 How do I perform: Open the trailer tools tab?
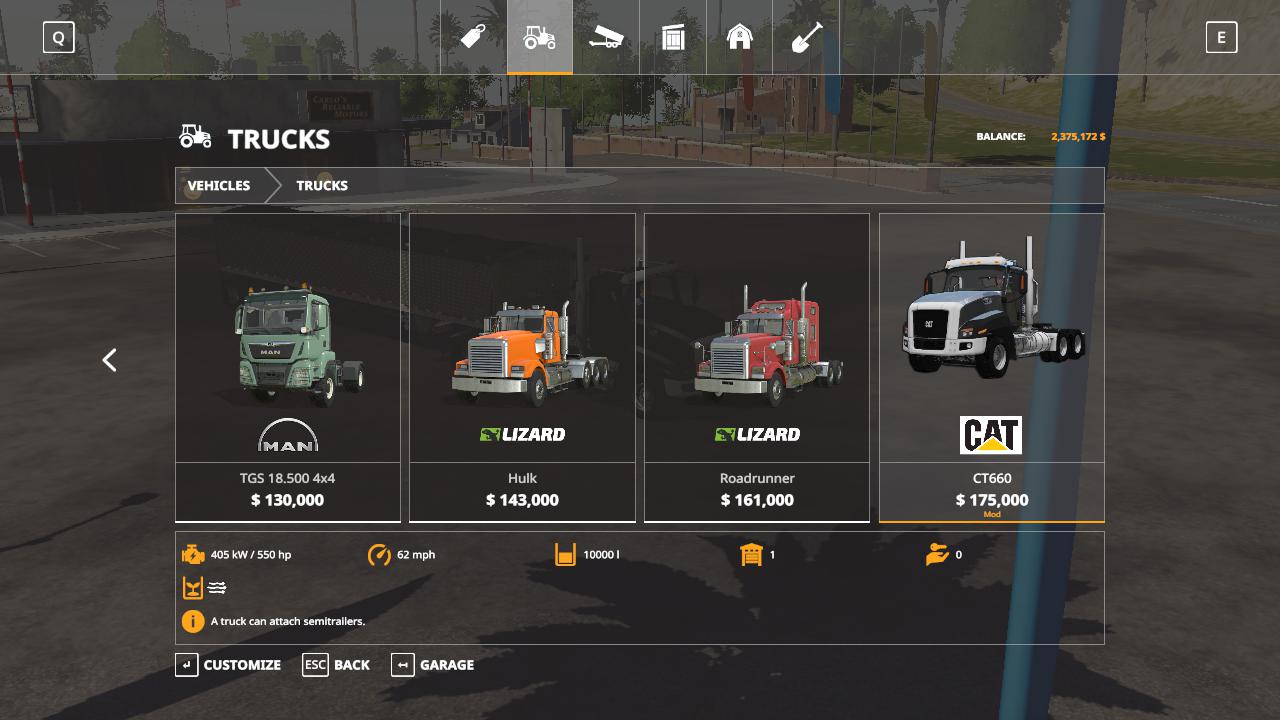click(606, 38)
